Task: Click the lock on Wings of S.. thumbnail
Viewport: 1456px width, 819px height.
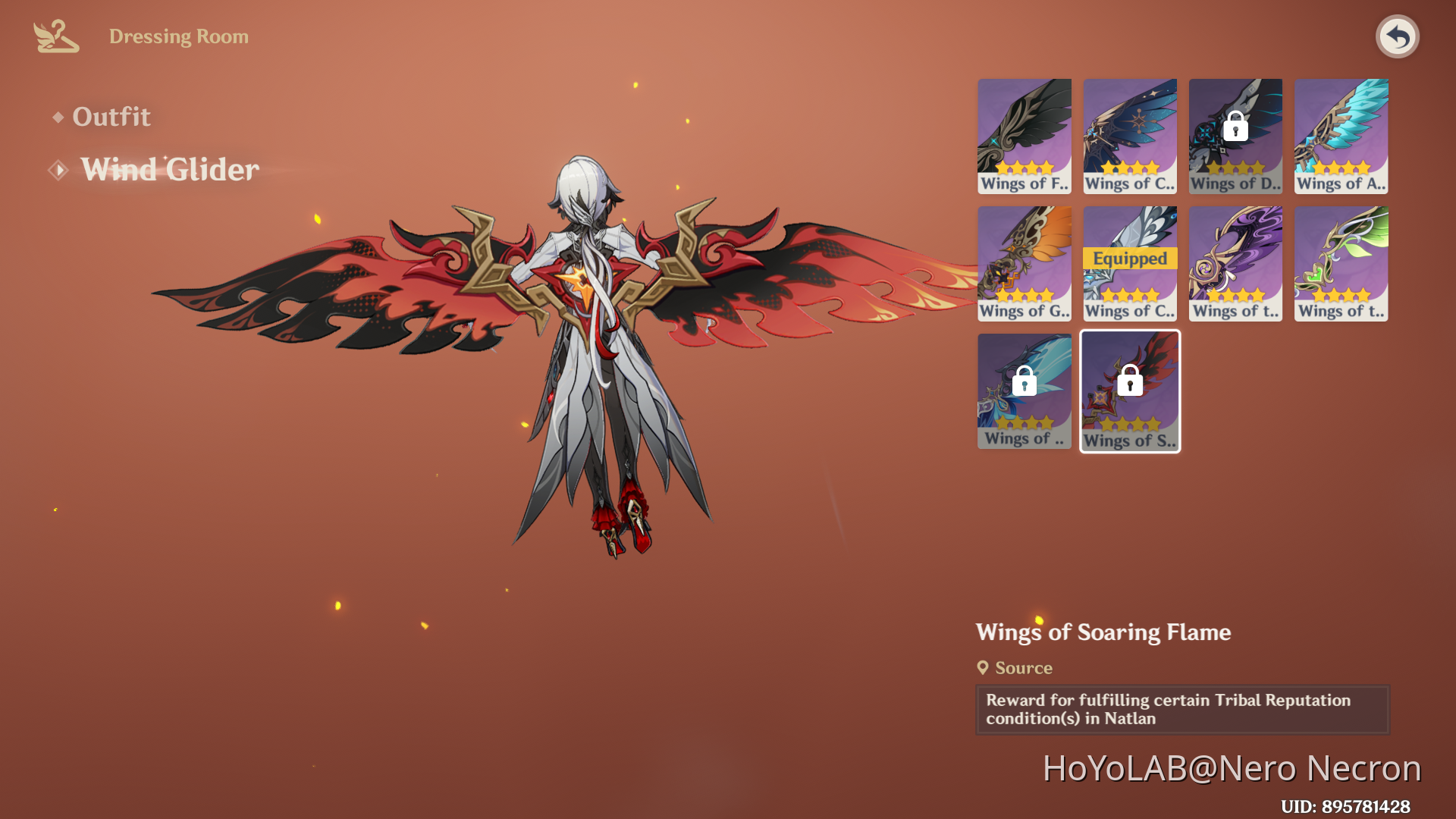Action: coord(1129,381)
